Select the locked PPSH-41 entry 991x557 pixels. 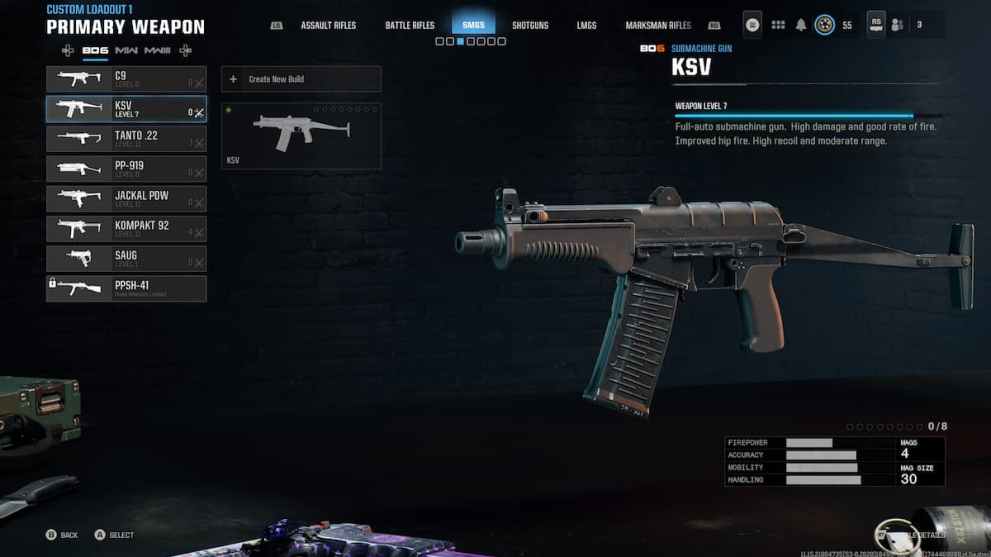pos(126,289)
